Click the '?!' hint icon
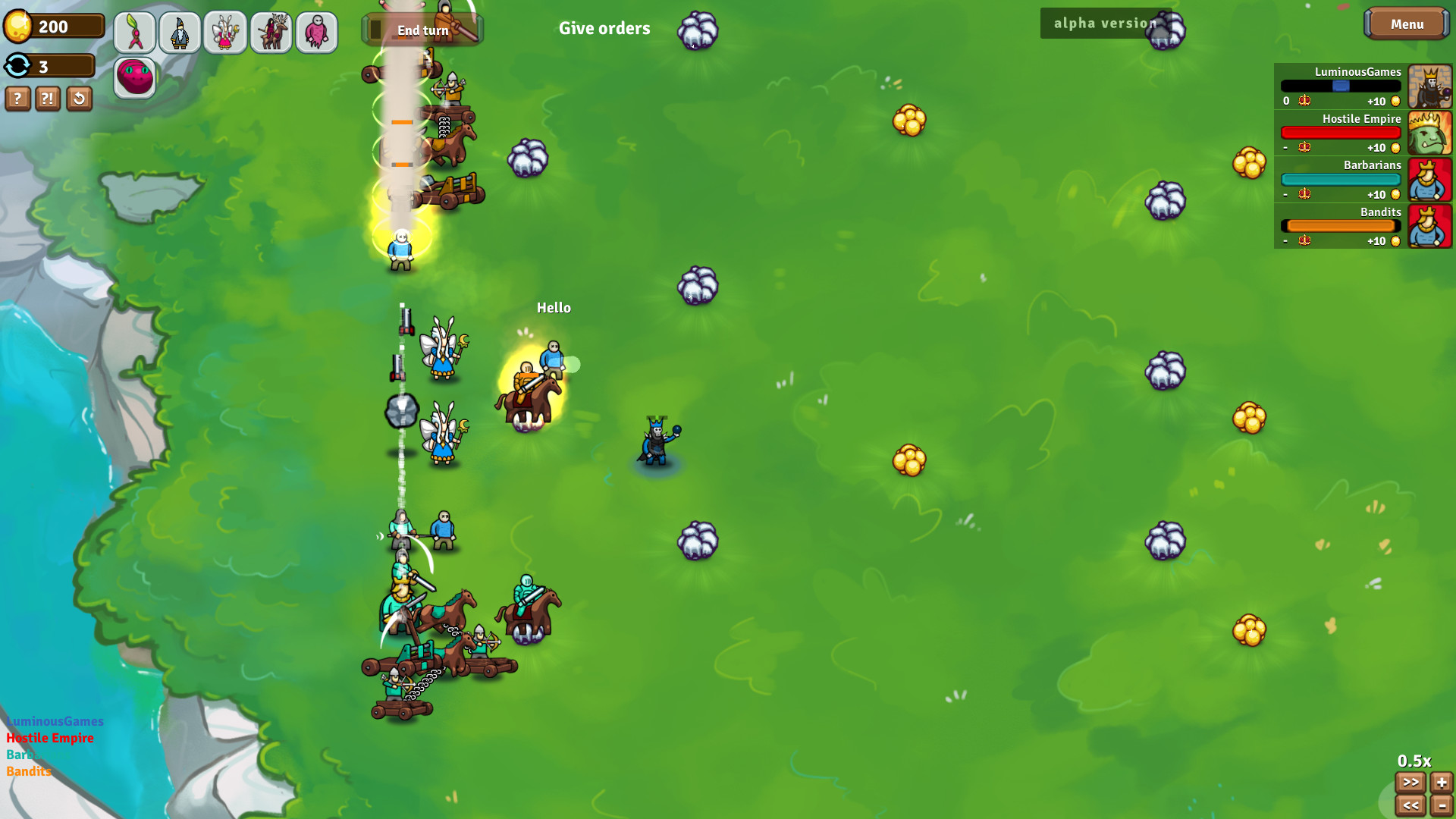1456x819 pixels. tap(48, 98)
